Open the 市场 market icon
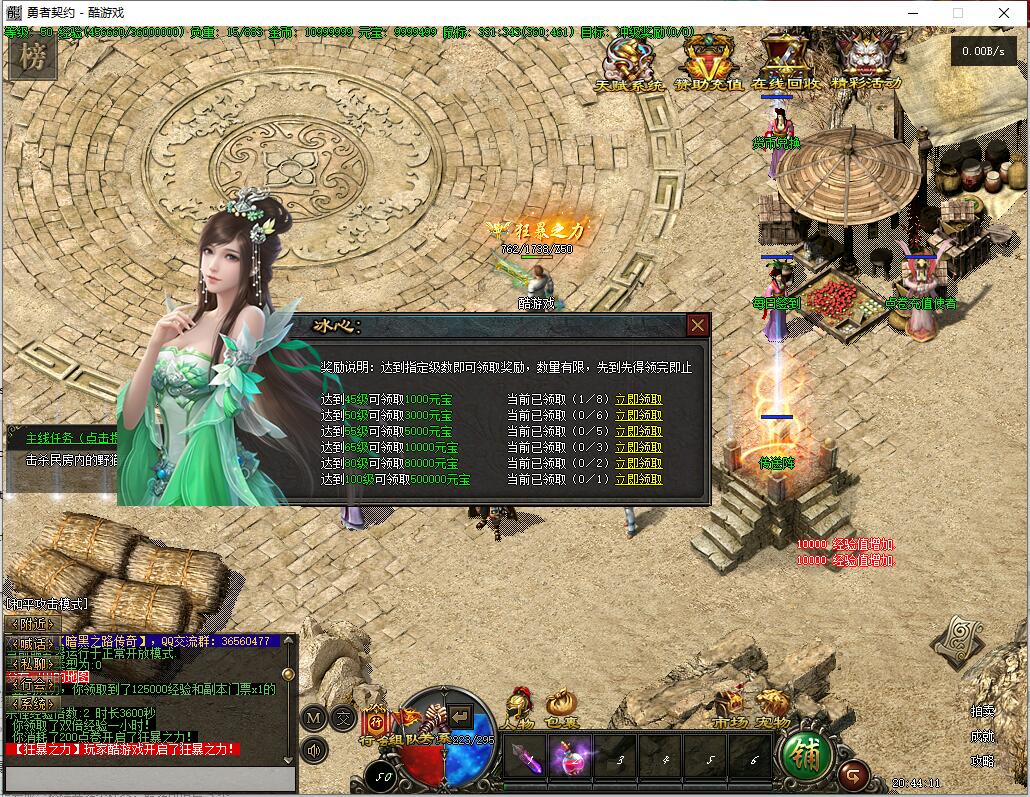Viewport: 1030px width, 797px height. coord(729,710)
